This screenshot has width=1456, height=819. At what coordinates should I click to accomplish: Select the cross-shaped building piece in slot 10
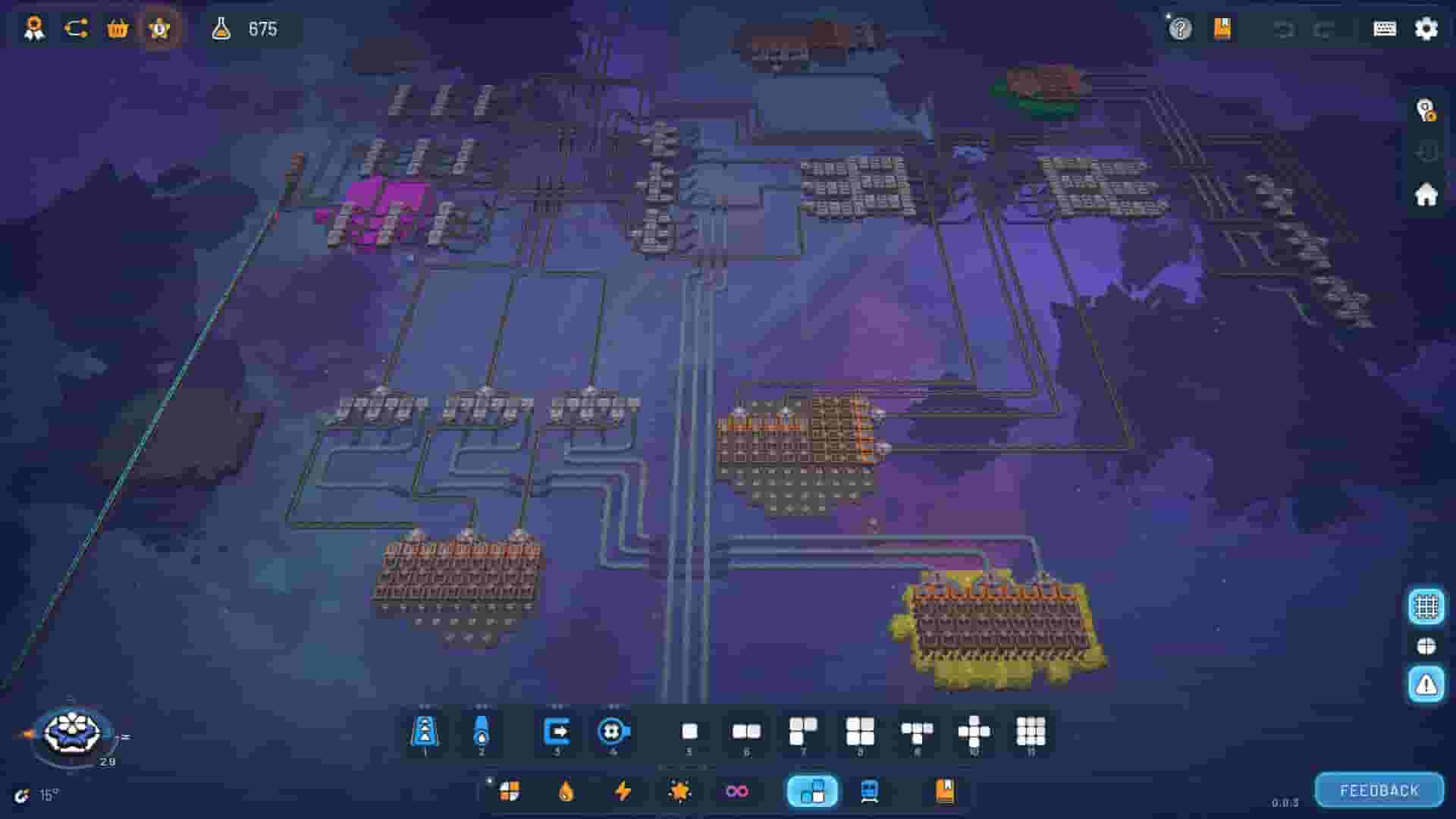[974, 730]
